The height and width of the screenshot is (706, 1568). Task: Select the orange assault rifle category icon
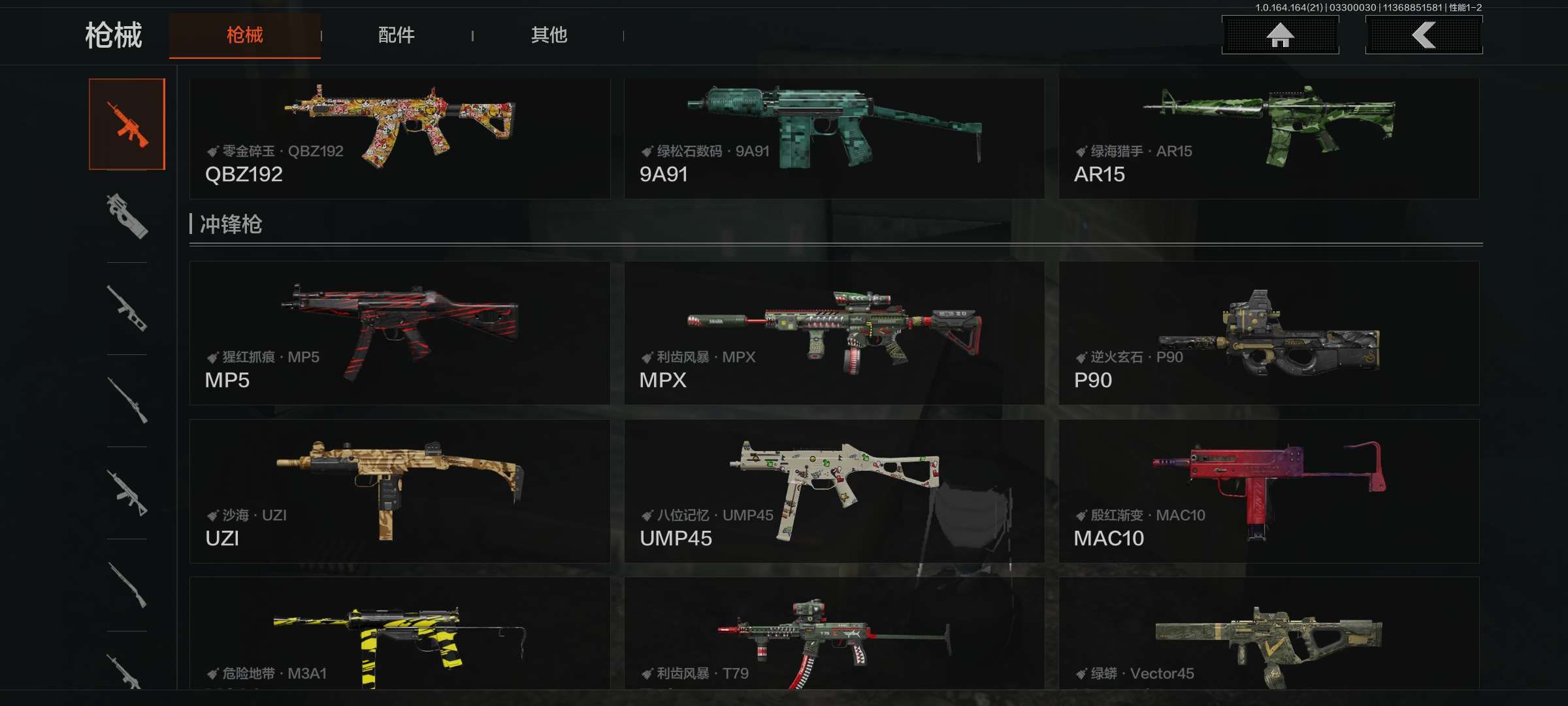tap(127, 124)
